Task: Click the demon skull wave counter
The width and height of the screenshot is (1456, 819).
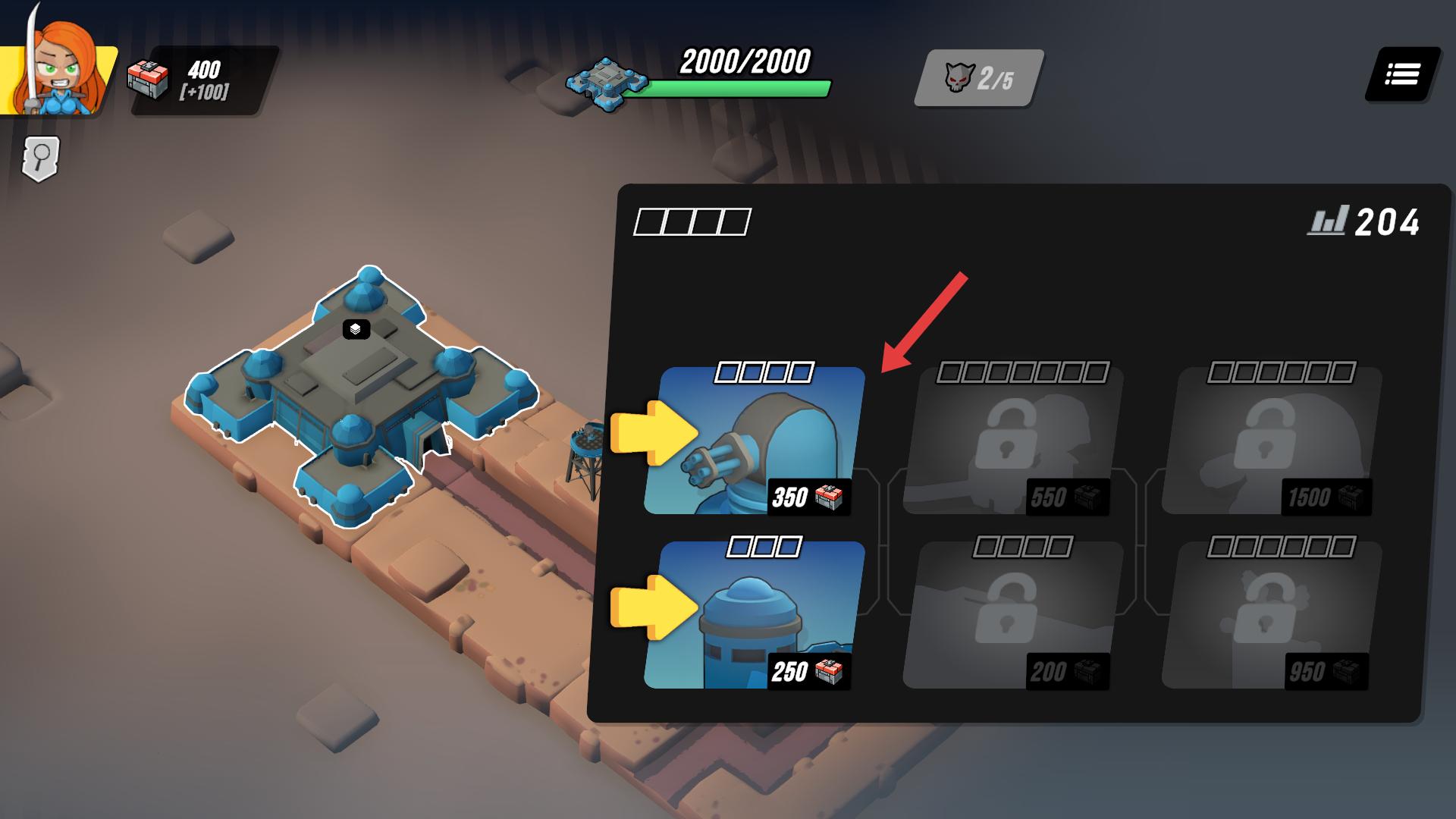Action: (978, 78)
